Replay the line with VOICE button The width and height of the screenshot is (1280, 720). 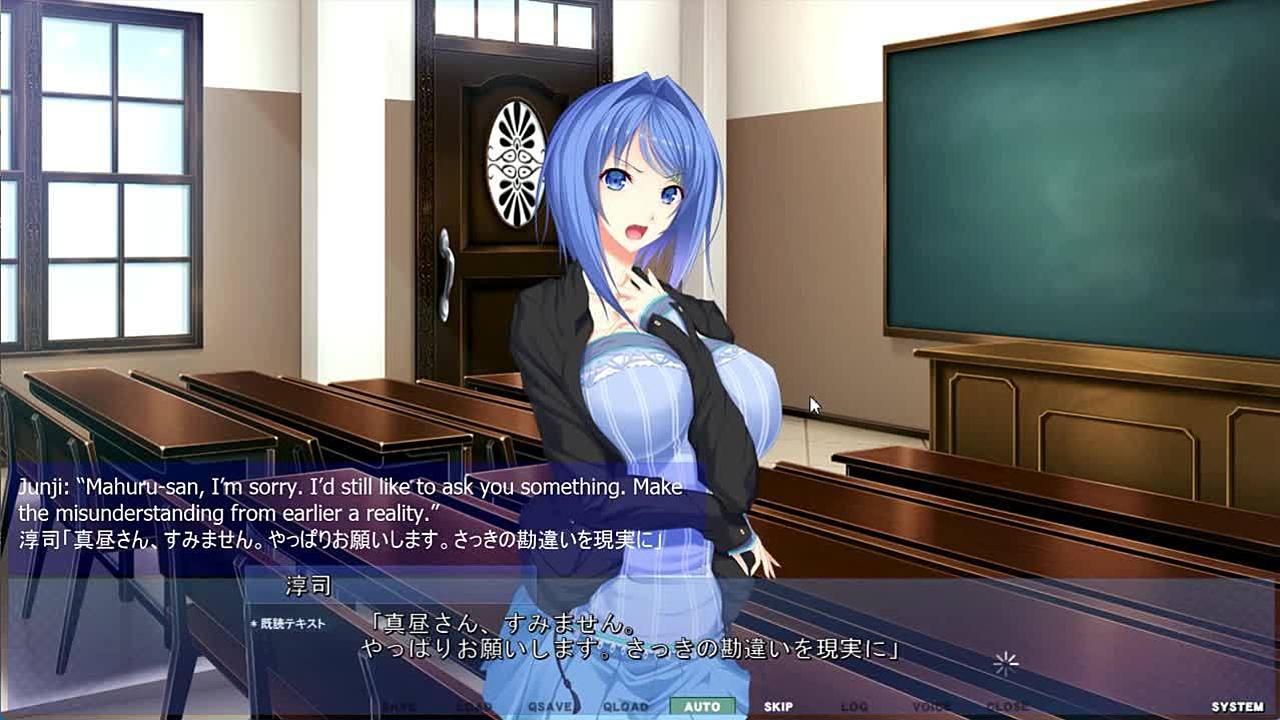pos(931,707)
